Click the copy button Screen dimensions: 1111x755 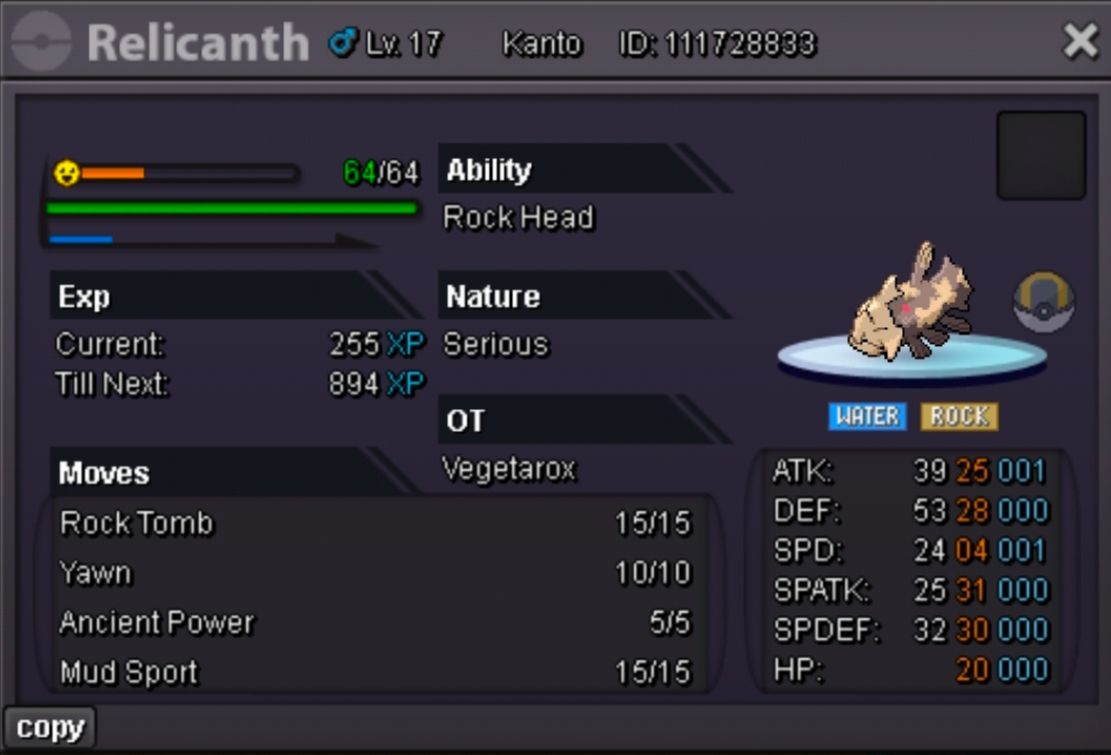50,728
